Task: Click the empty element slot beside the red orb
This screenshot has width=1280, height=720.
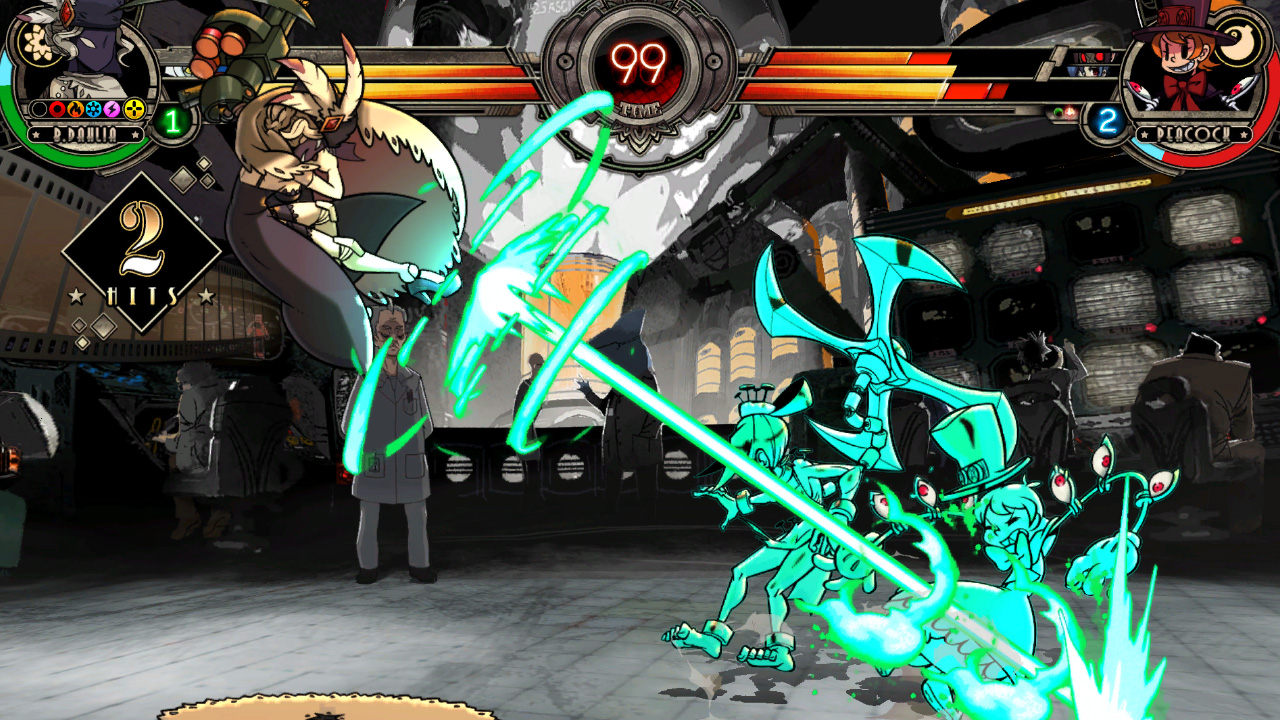Action: (x=38, y=110)
